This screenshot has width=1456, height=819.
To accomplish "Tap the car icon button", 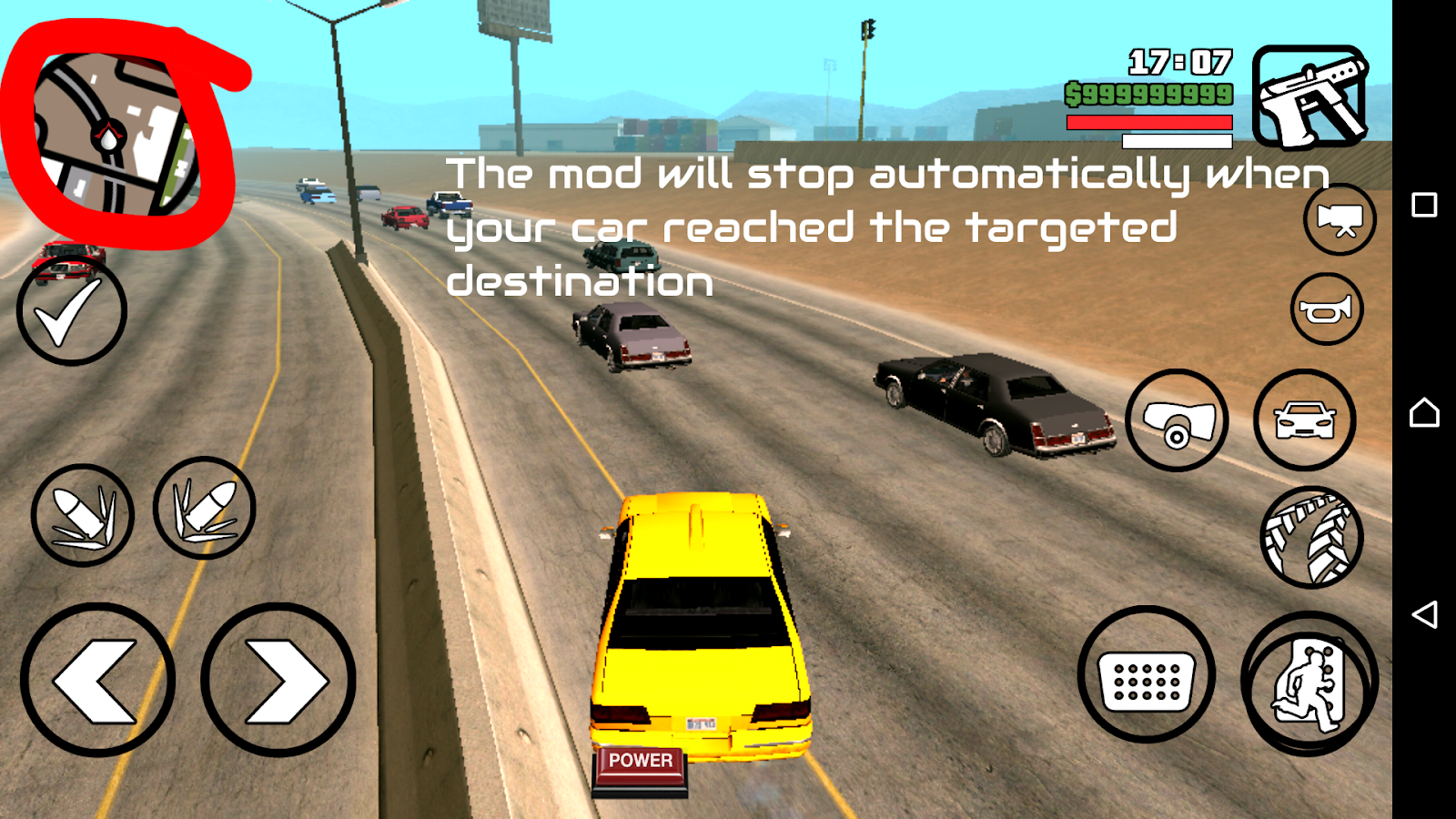I will 1305,420.
